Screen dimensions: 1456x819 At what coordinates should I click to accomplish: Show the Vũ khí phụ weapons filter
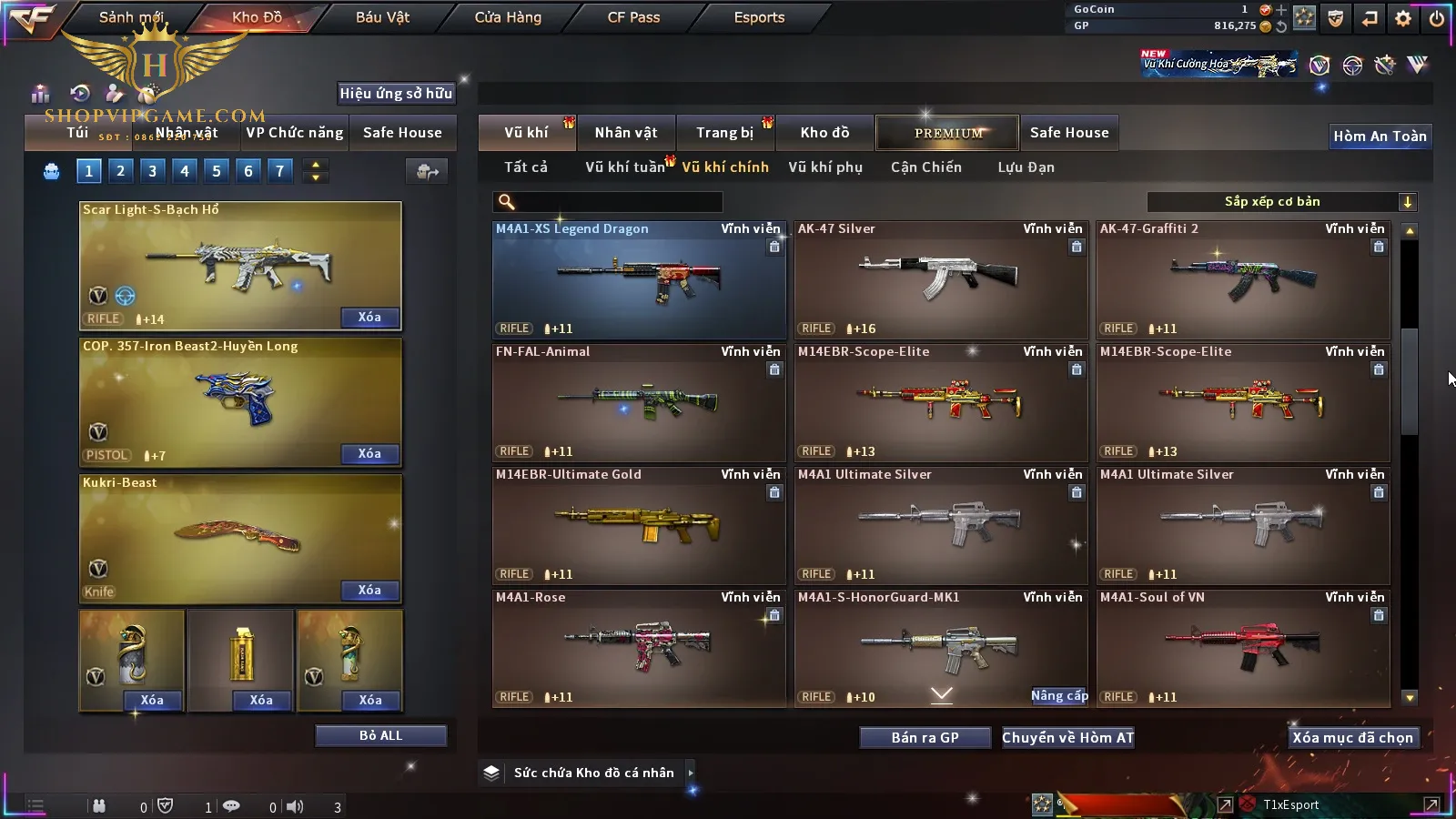pos(825,167)
